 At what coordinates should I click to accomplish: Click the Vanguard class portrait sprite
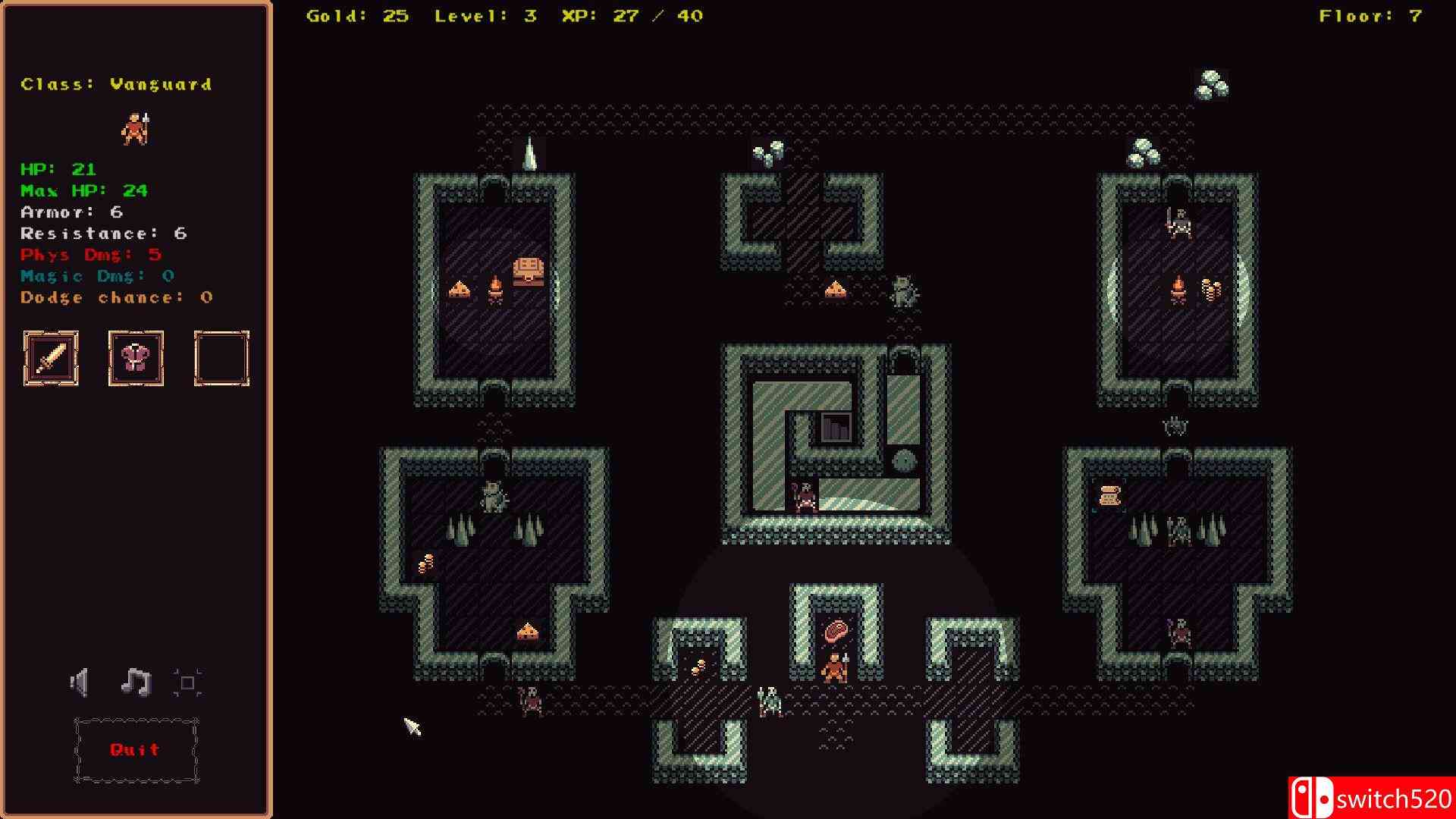pos(136,127)
